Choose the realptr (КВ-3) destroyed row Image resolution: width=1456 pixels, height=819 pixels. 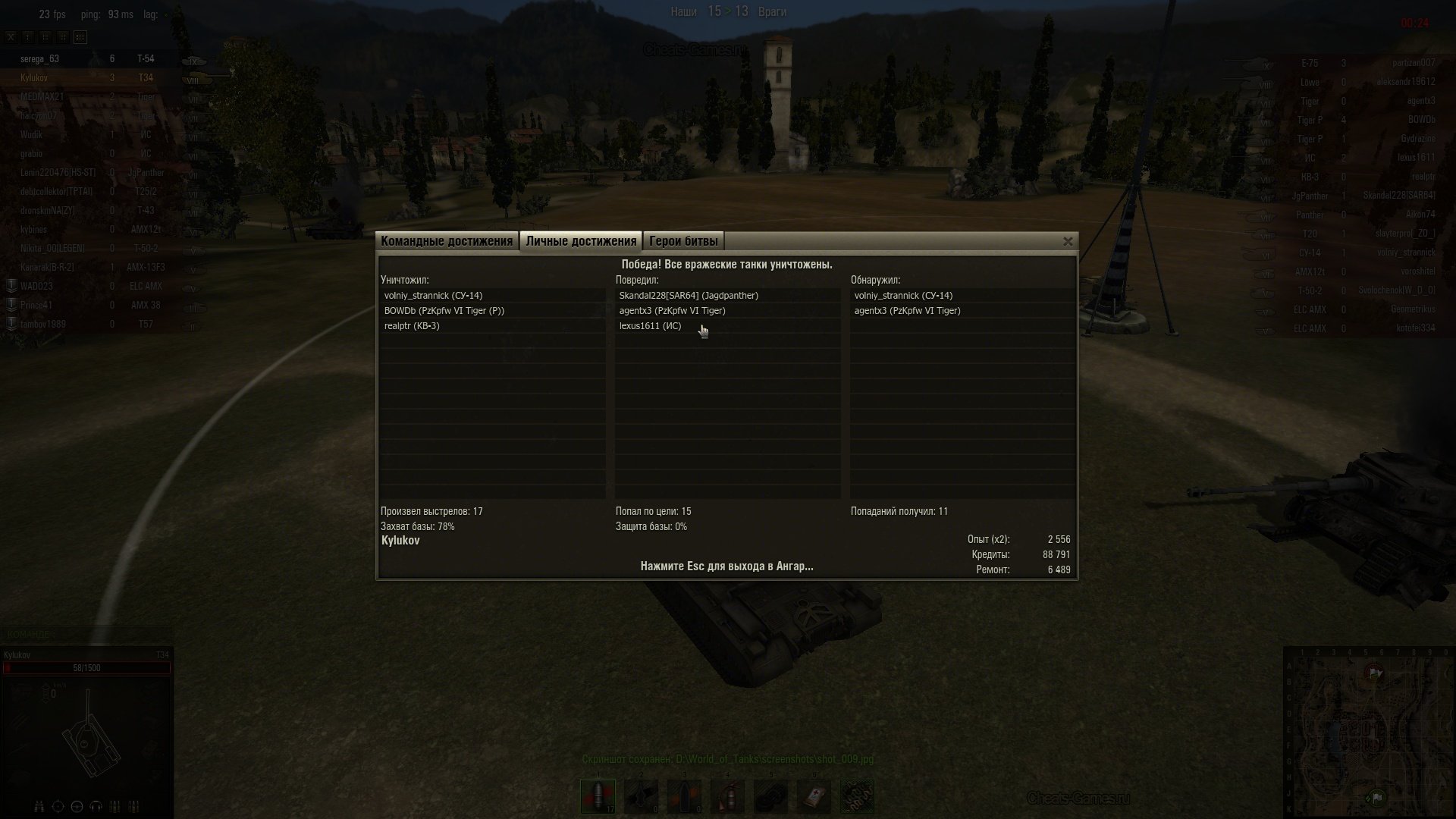(x=412, y=326)
